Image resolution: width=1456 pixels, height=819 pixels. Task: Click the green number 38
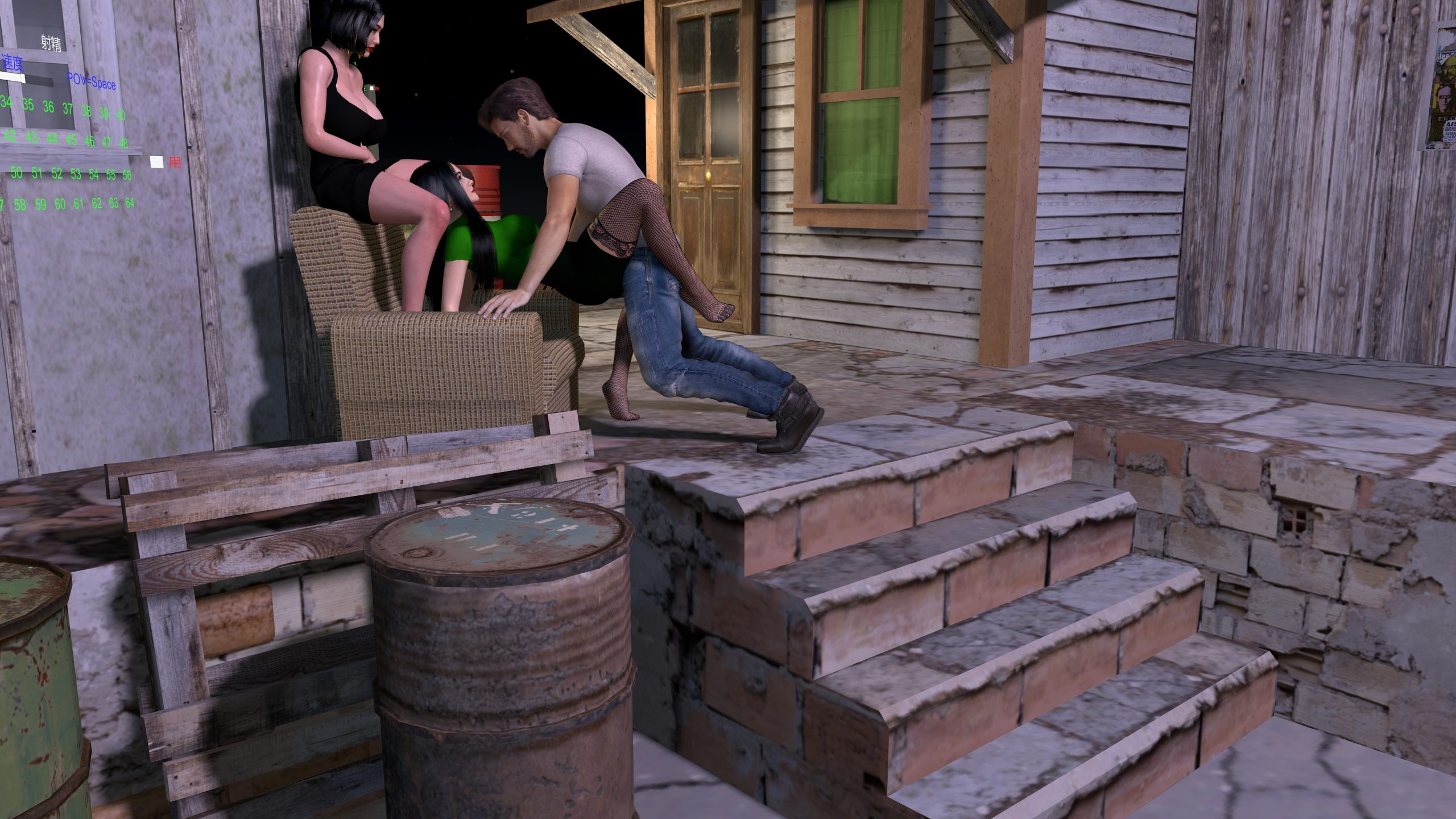(86, 111)
